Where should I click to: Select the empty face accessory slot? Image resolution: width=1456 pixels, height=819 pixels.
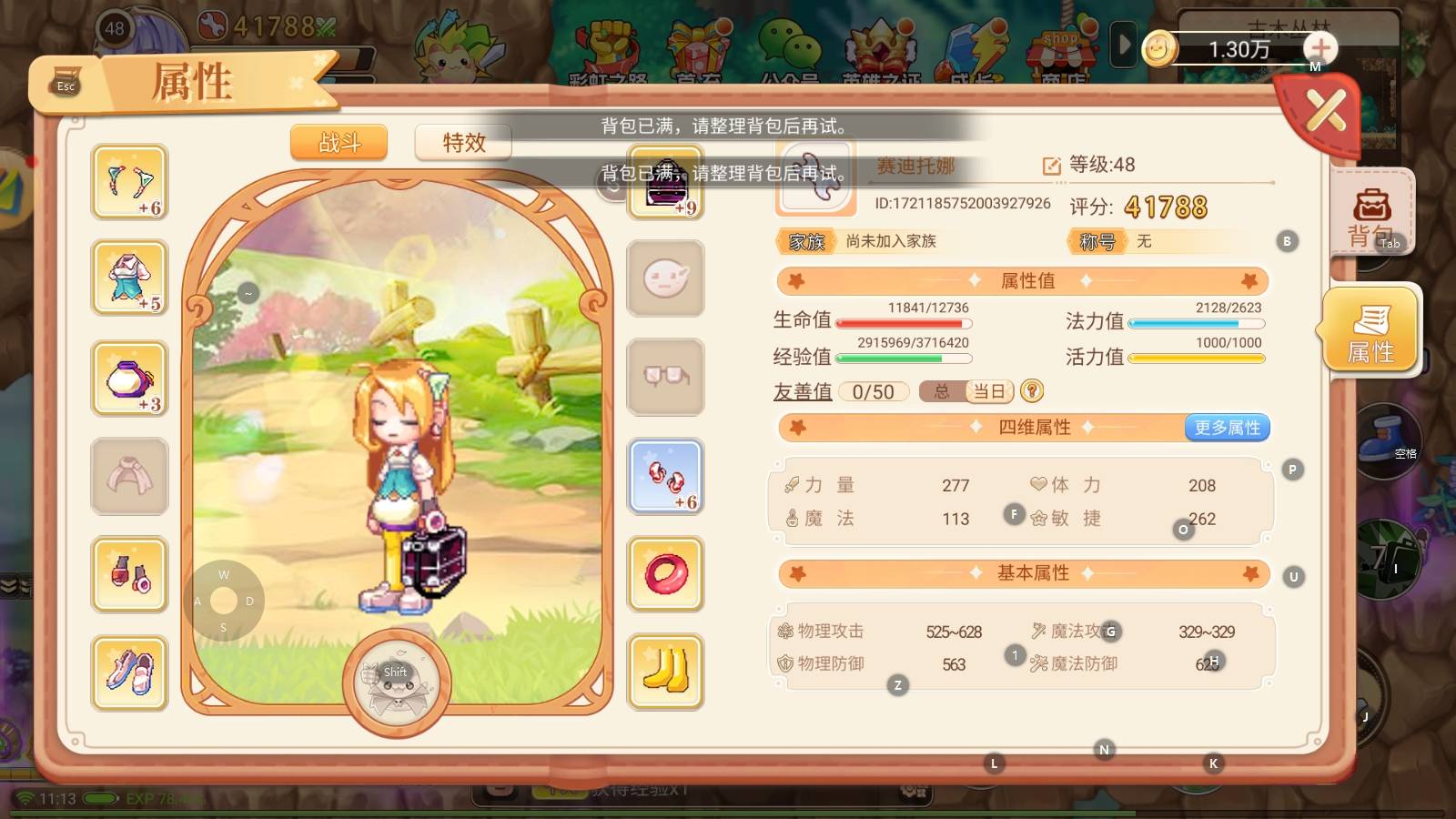click(x=666, y=278)
